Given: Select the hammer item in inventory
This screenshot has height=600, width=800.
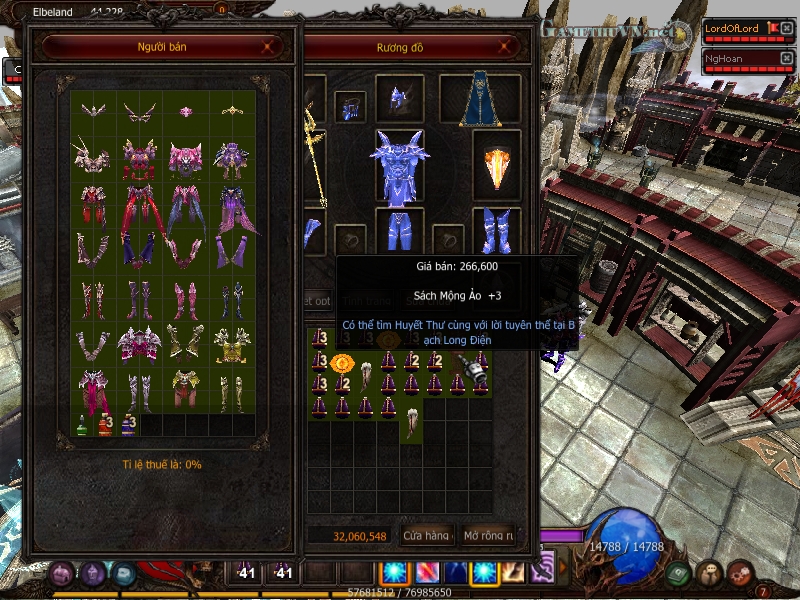Looking at the screenshot, I should point(460,362).
